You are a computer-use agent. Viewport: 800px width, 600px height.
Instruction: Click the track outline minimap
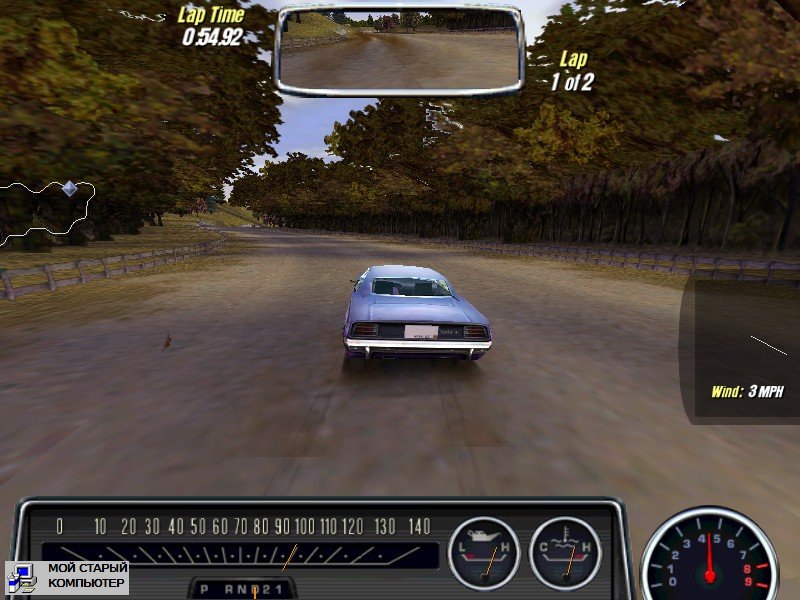[x=48, y=213]
